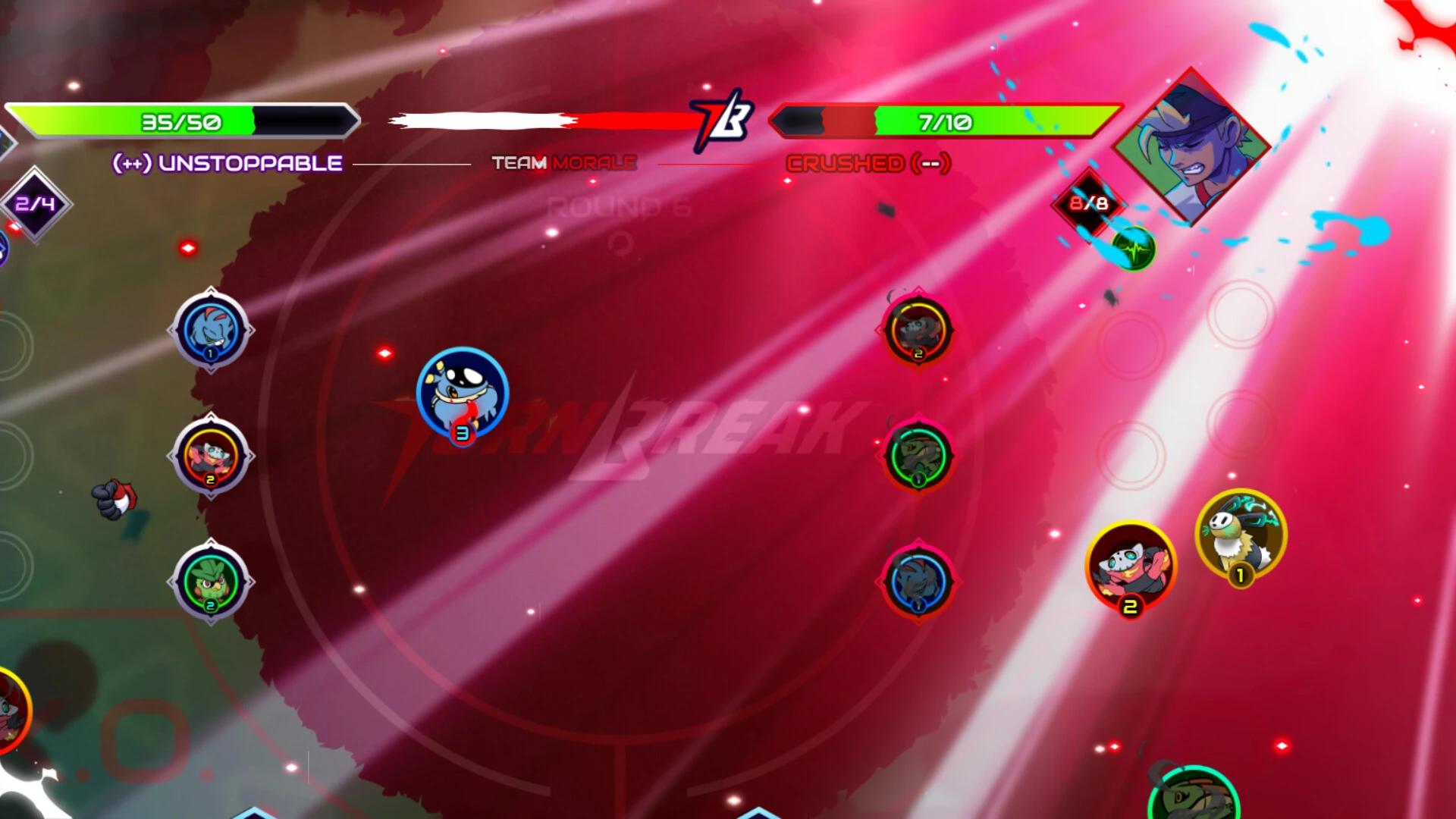Click the Turn Break logo emblem

[x=721, y=121]
